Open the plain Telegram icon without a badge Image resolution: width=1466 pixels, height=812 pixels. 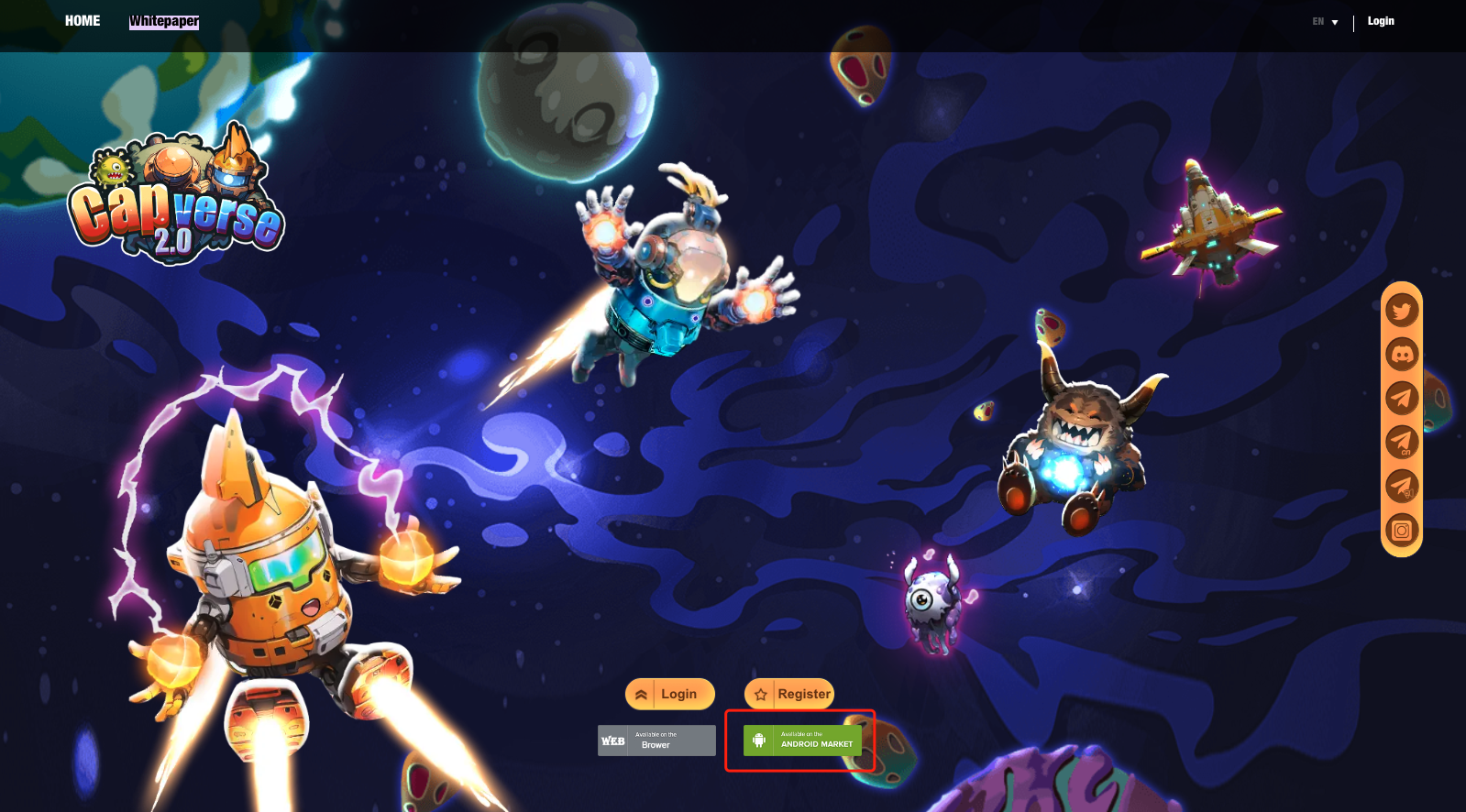(1402, 398)
